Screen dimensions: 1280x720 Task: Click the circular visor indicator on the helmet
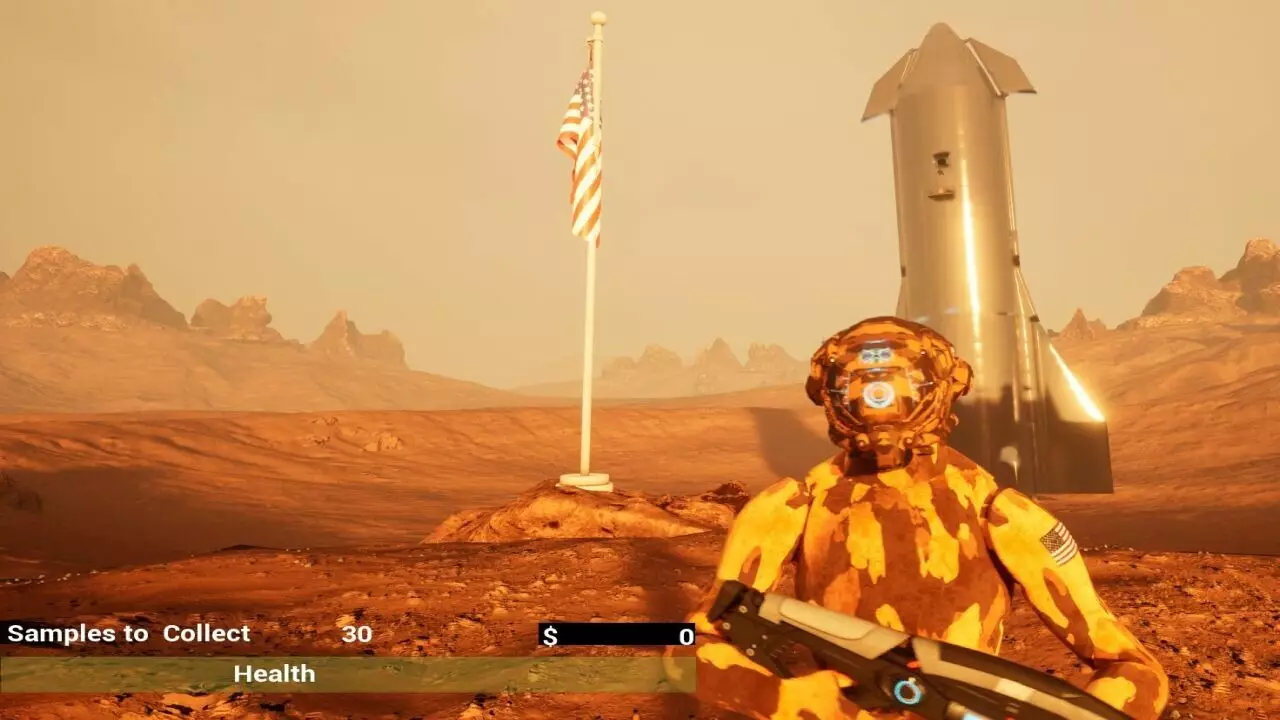(x=877, y=394)
